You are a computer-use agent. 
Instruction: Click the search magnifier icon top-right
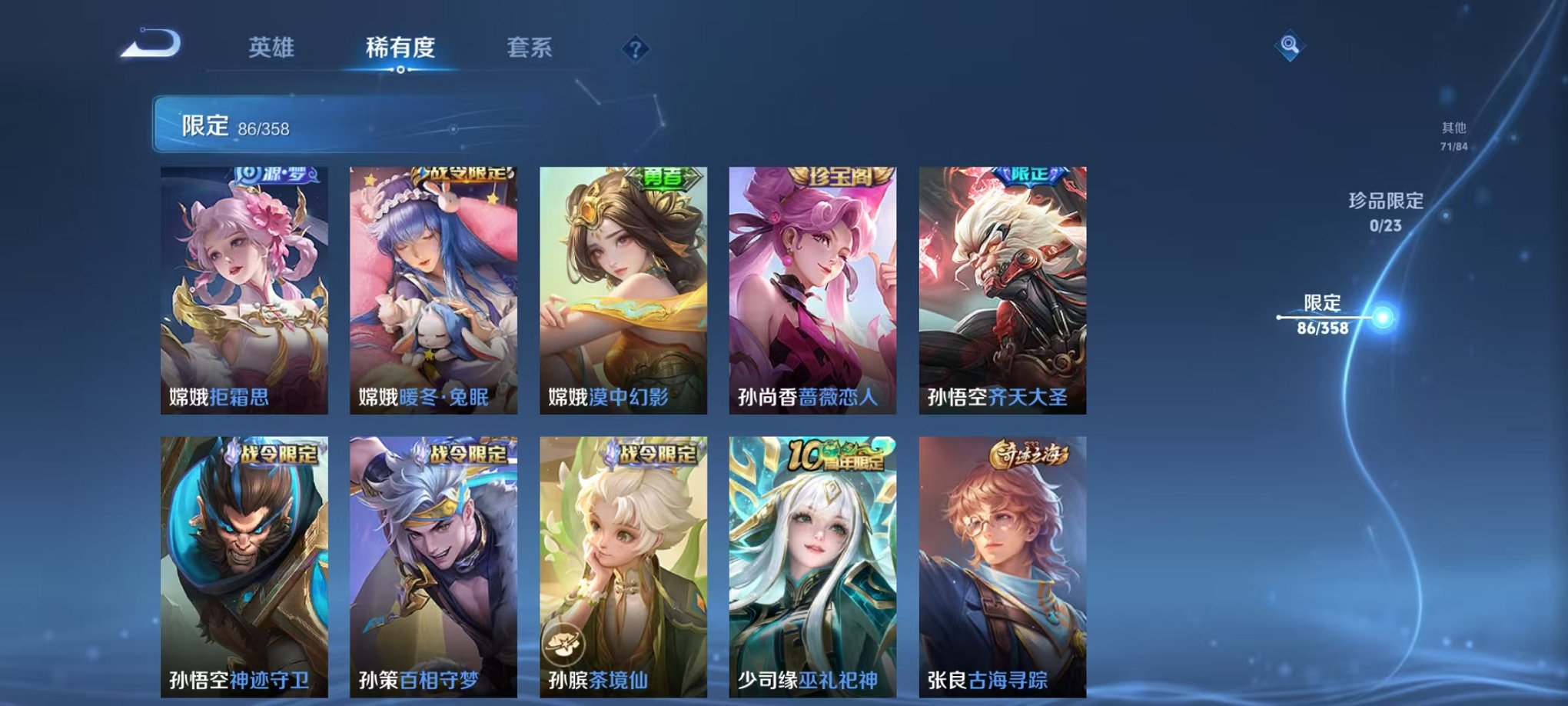click(x=1292, y=44)
